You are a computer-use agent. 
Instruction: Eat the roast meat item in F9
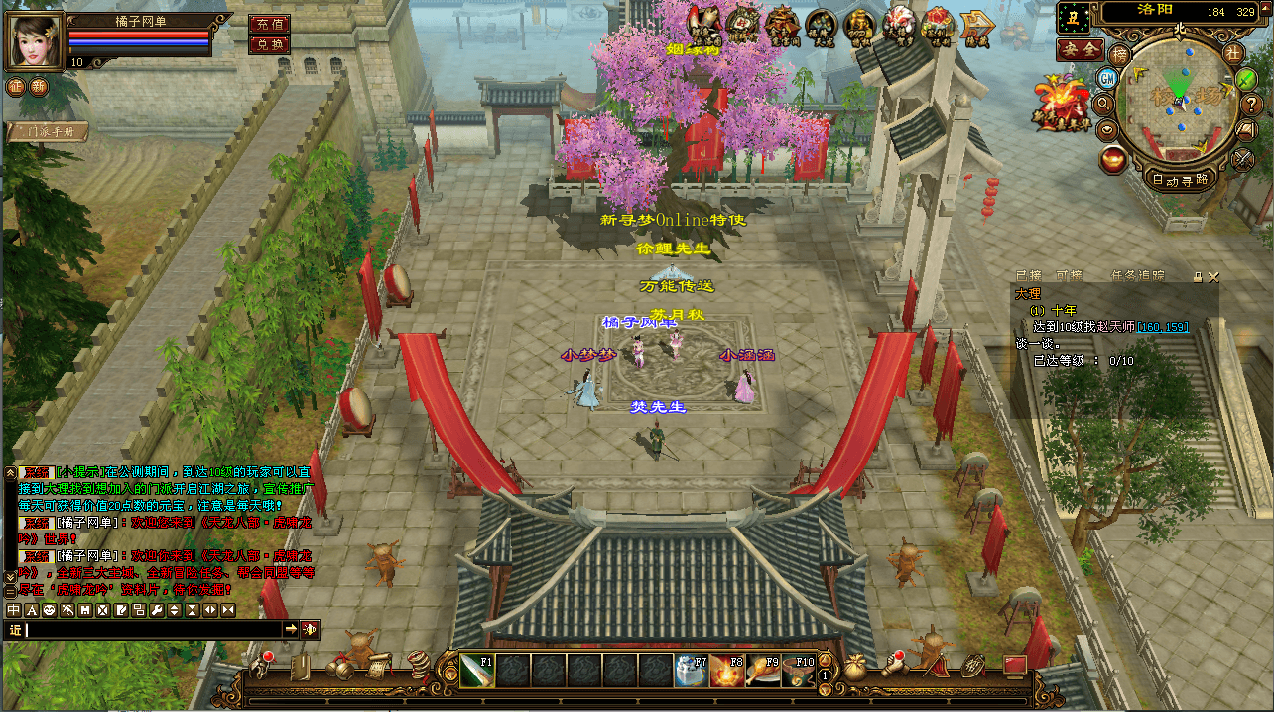763,670
